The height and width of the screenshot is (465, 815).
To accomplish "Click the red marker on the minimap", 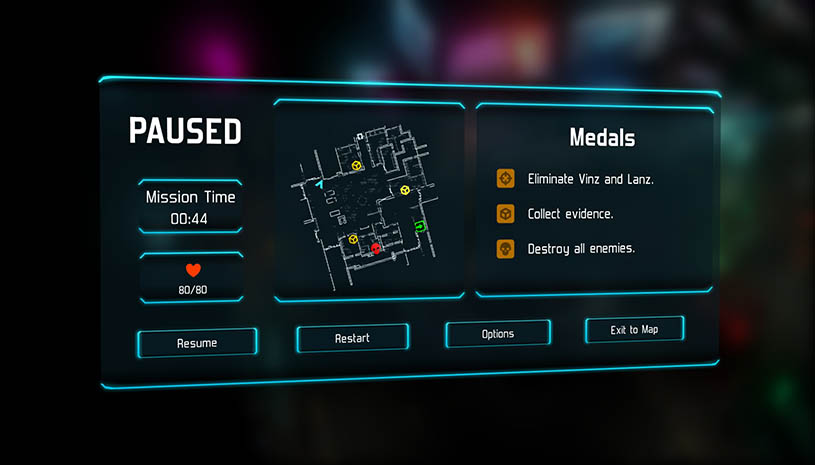I will 376,248.
